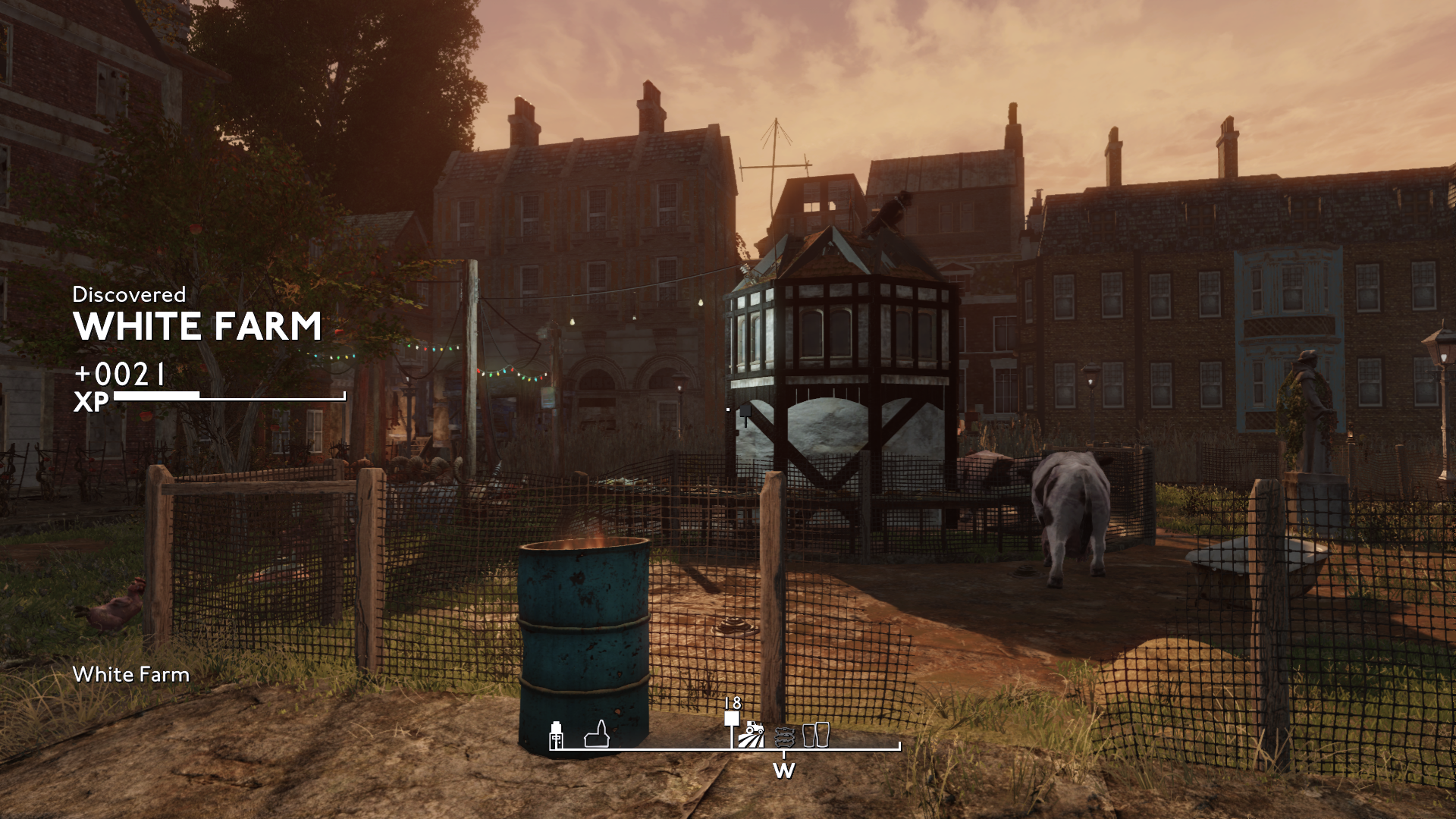The height and width of the screenshot is (819, 1456).
Task: Select the church icon on the compass
Action: tap(598, 735)
